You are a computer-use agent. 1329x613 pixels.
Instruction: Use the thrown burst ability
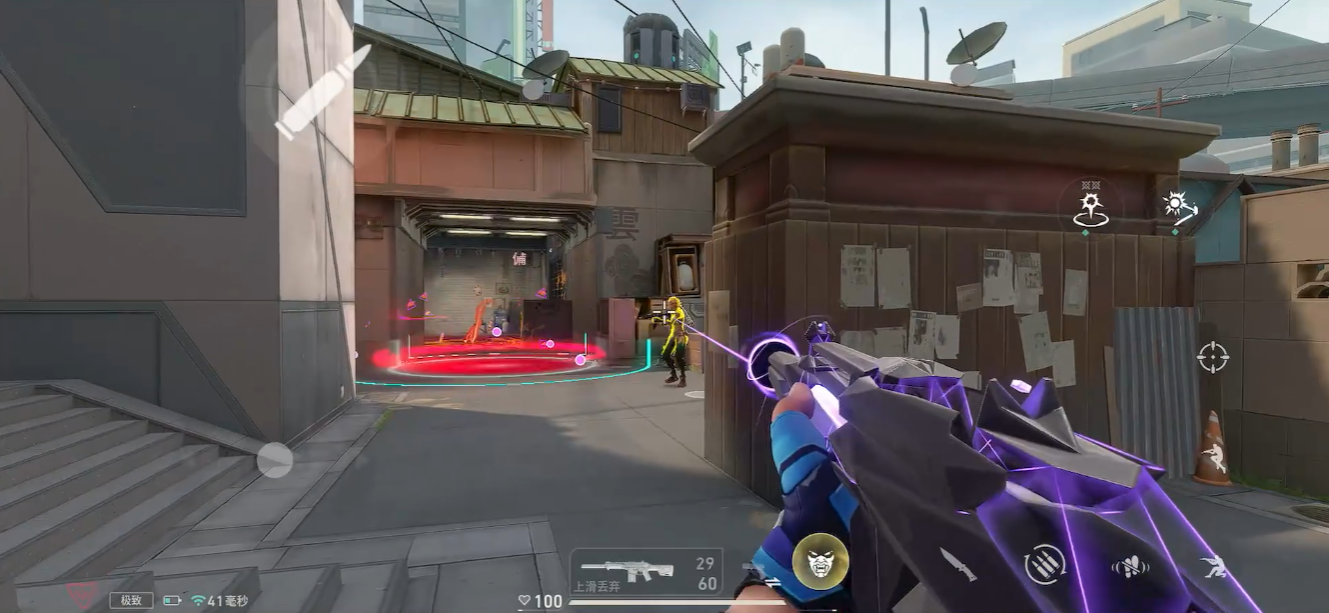click(1178, 205)
